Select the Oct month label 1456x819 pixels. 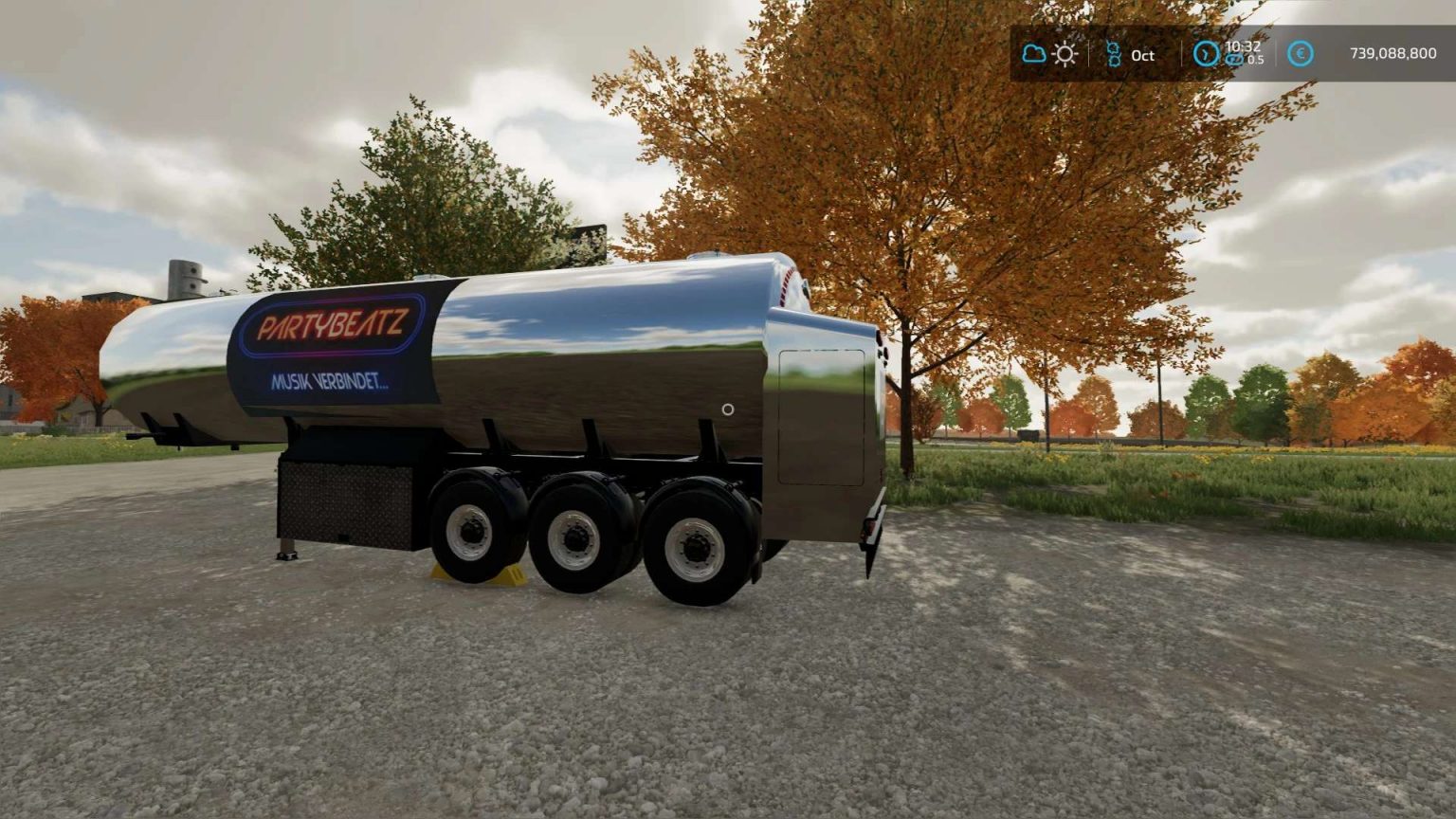1141,55
